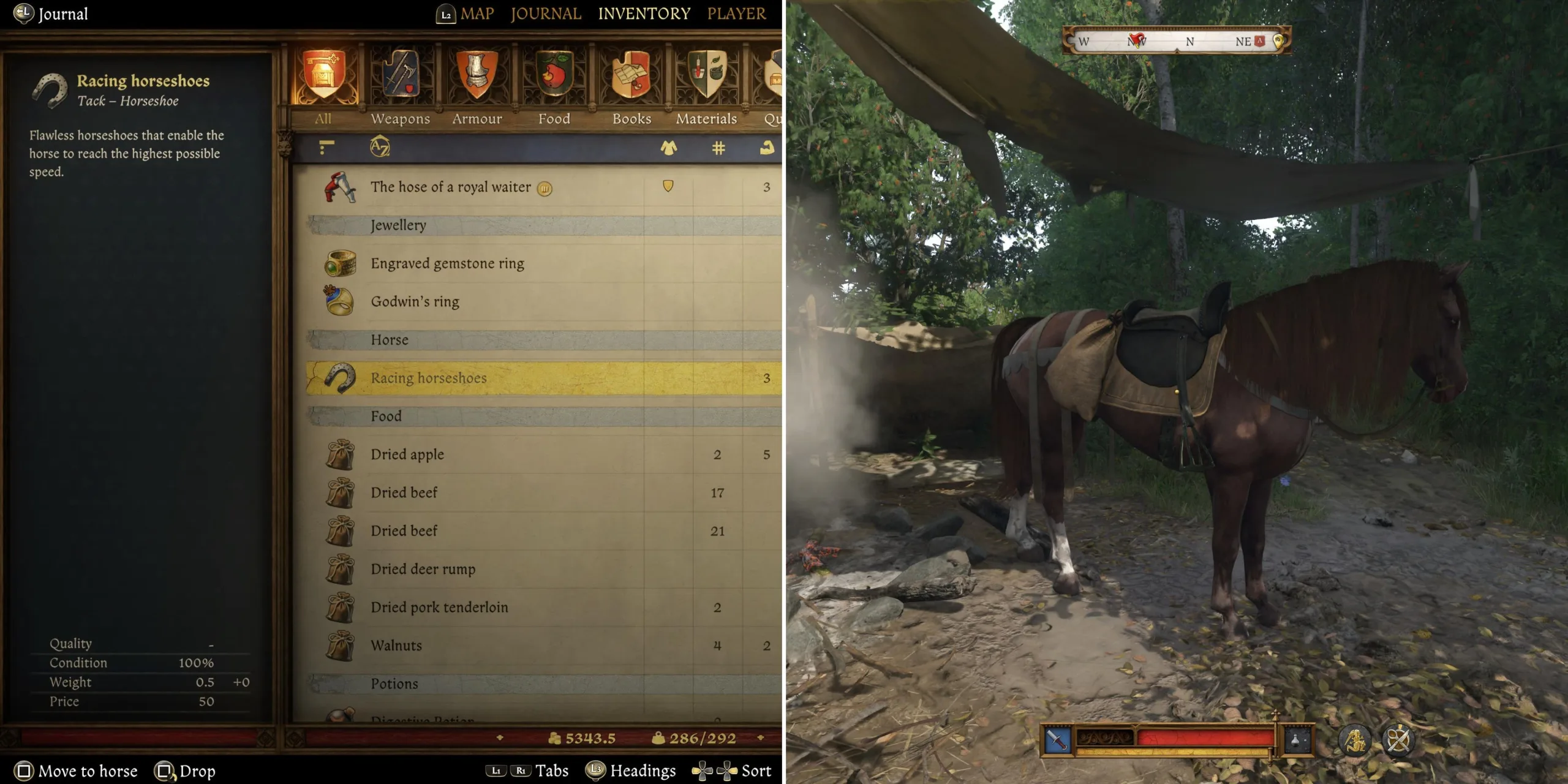Viewport: 1568px width, 784px height.
Task: Select the Food apple shield icon
Action: tap(553, 73)
